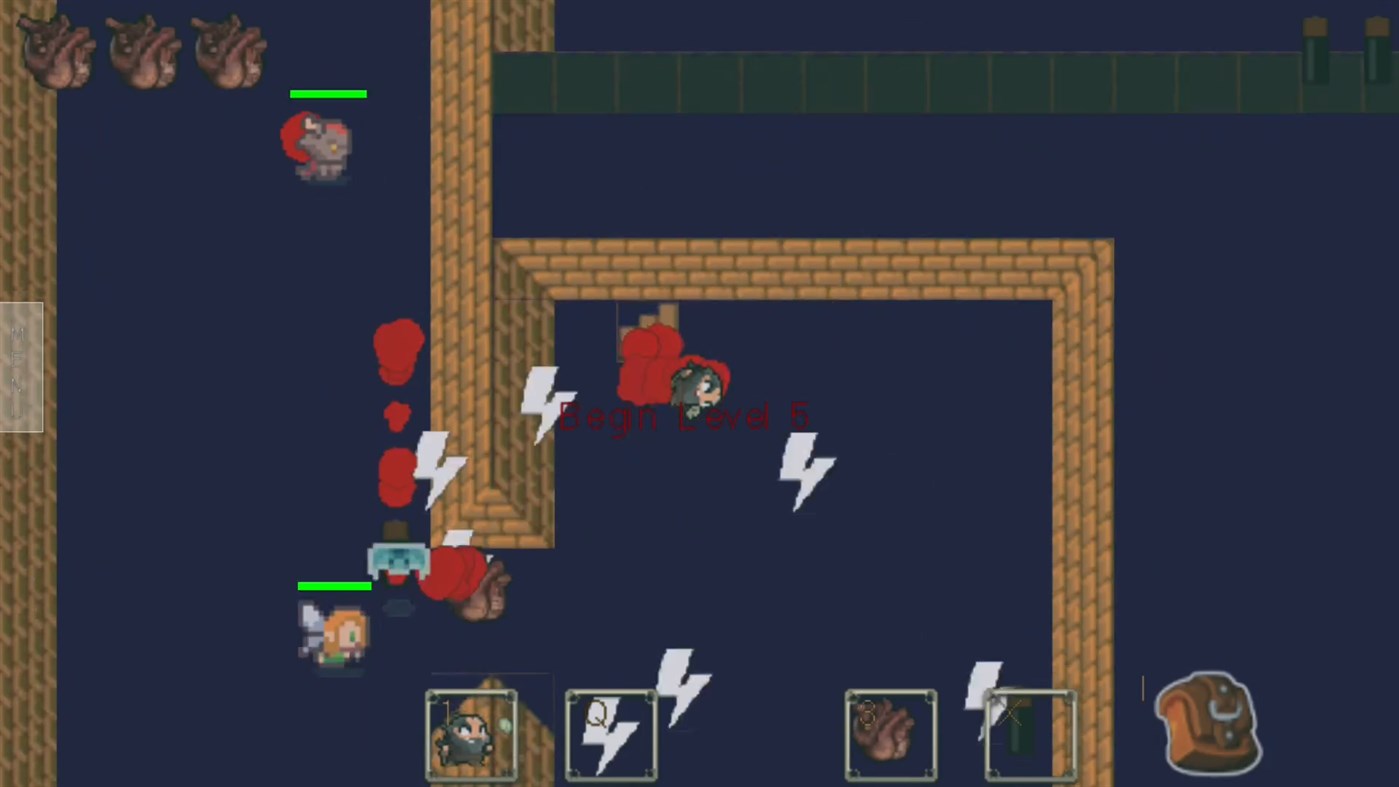
Task: Select the blue-helmeted unit near the hearts
Action: click(398, 560)
